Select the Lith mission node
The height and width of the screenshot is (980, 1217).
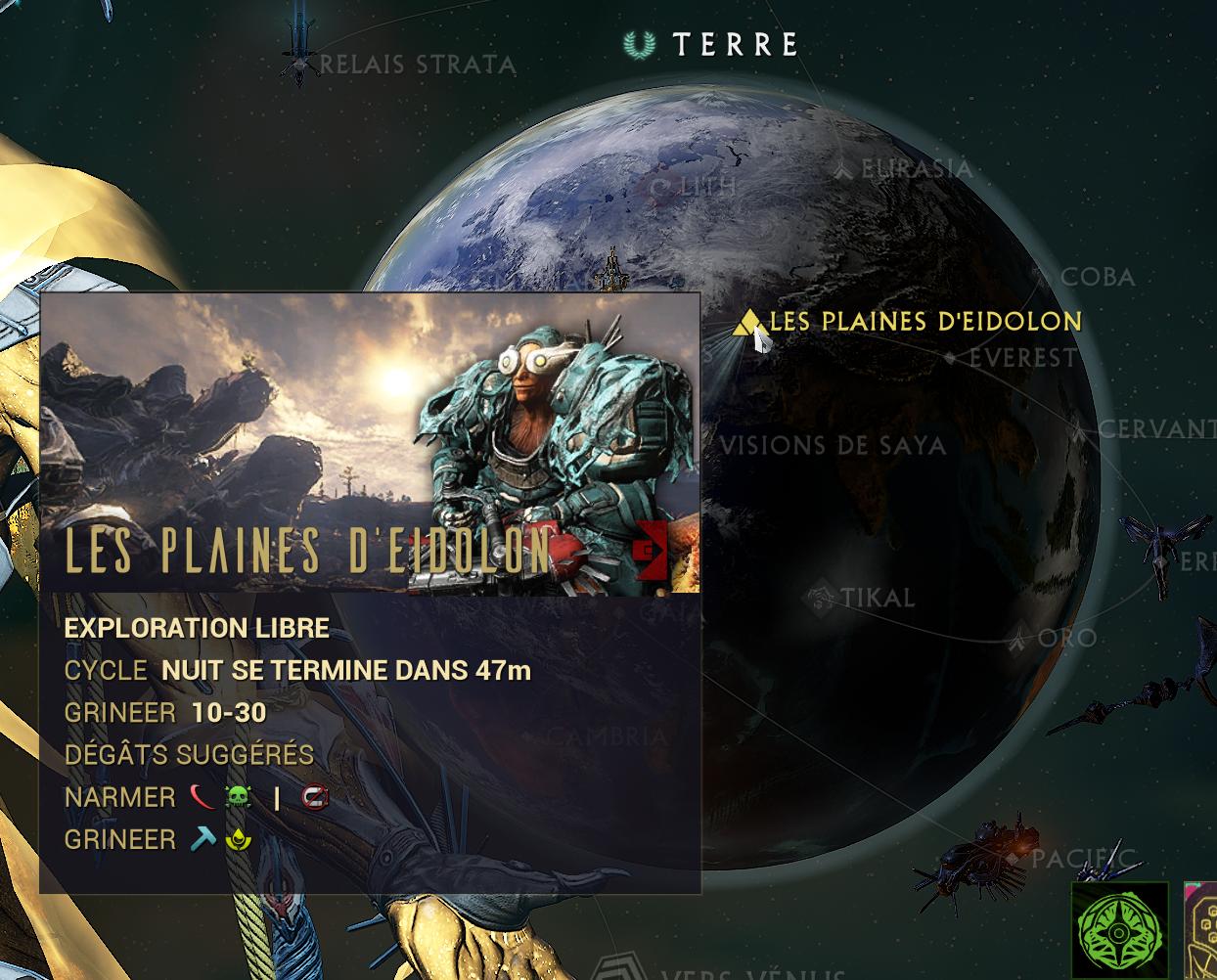pos(662,186)
